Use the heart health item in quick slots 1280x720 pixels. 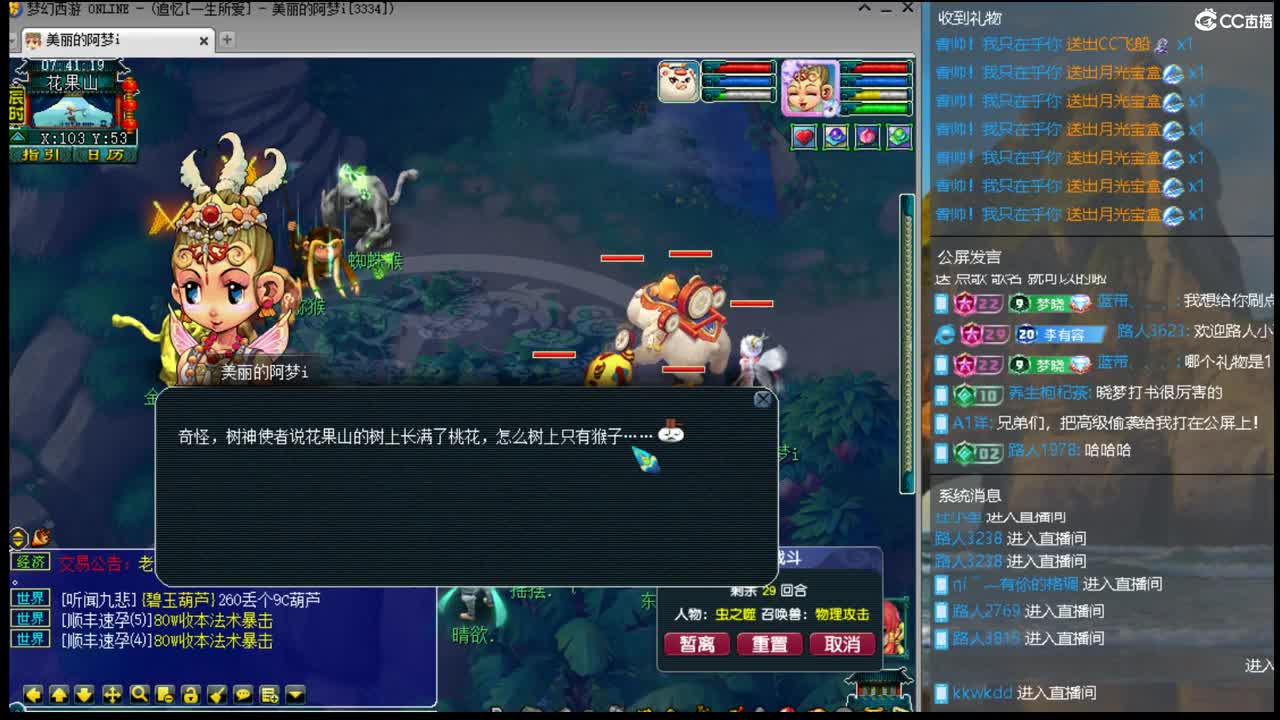tap(802, 135)
